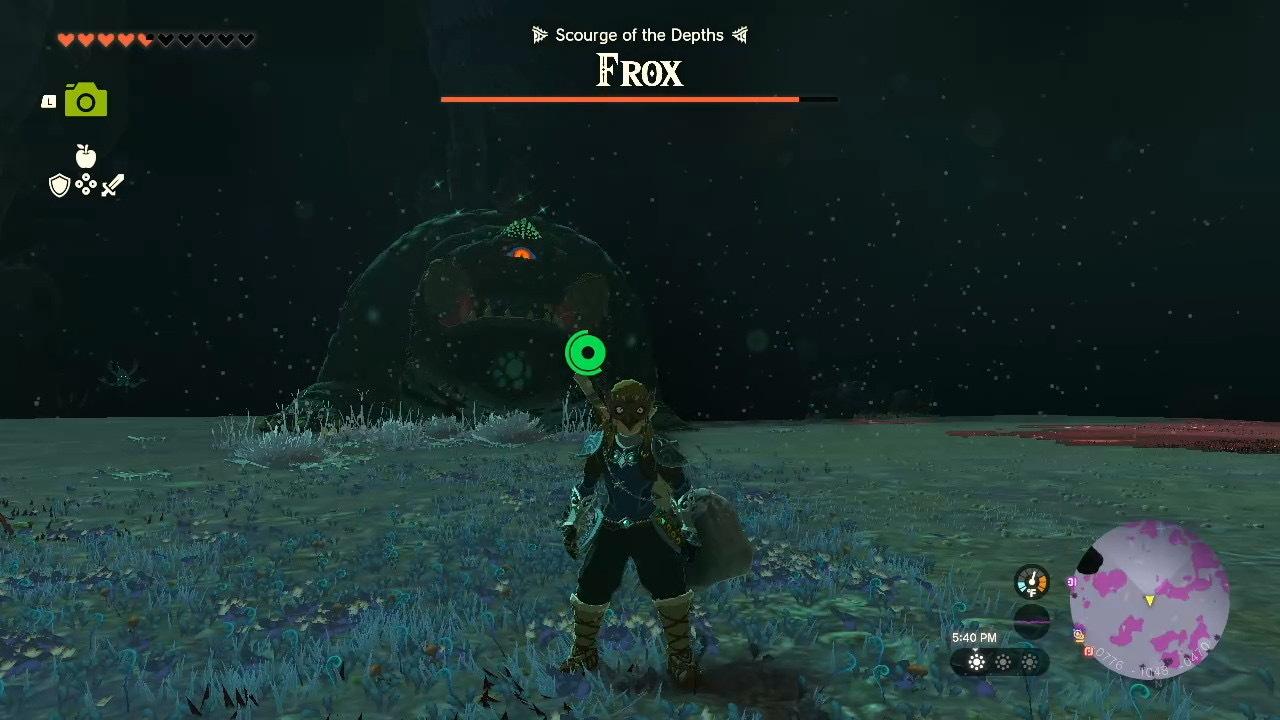Toggle the middle sun indicator

point(1002,662)
